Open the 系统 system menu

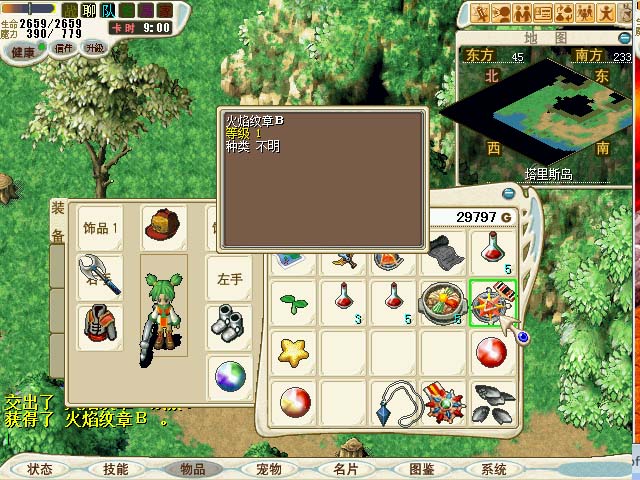click(x=494, y=468)
